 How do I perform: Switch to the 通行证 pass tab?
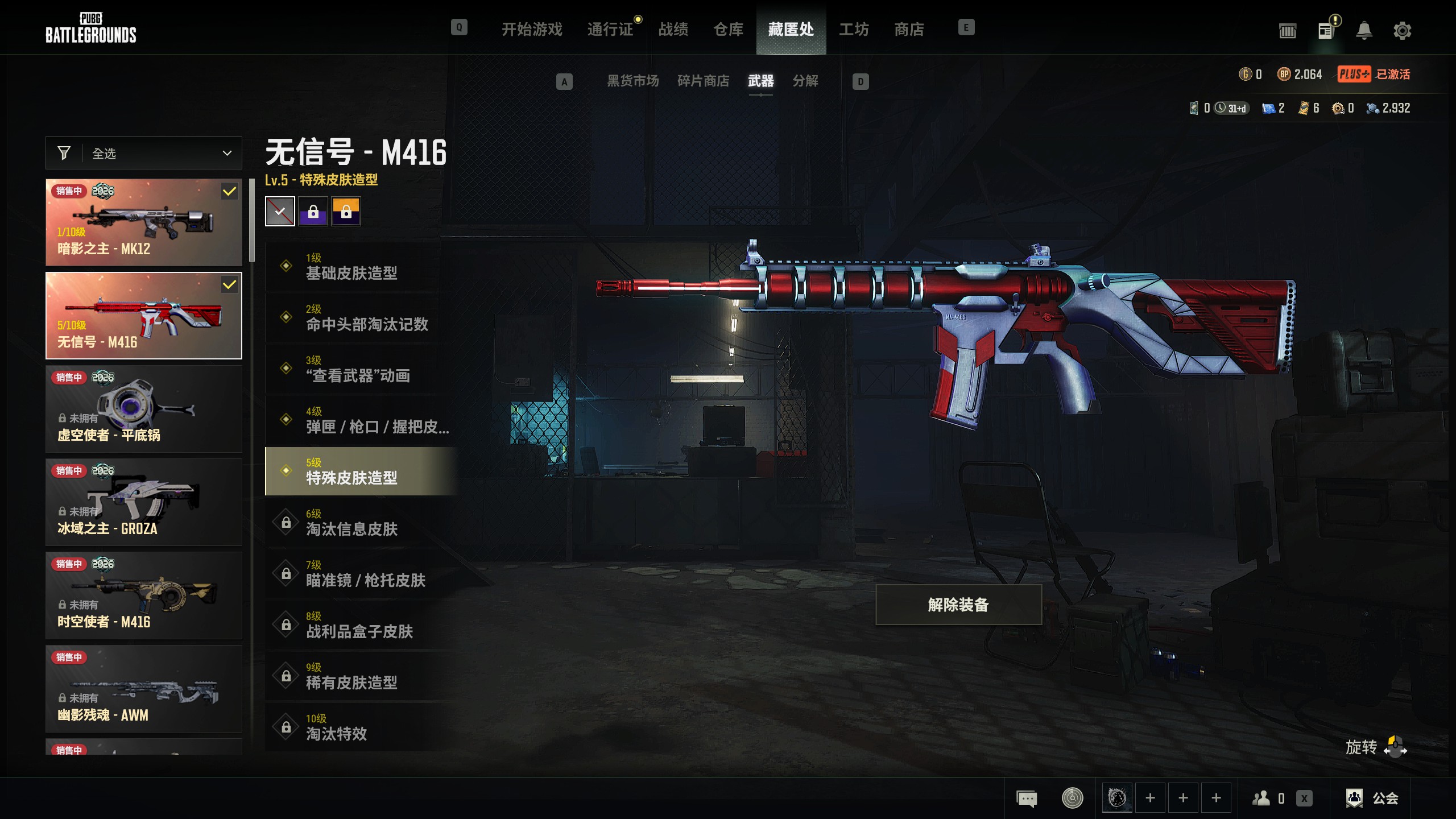point(610,29)
